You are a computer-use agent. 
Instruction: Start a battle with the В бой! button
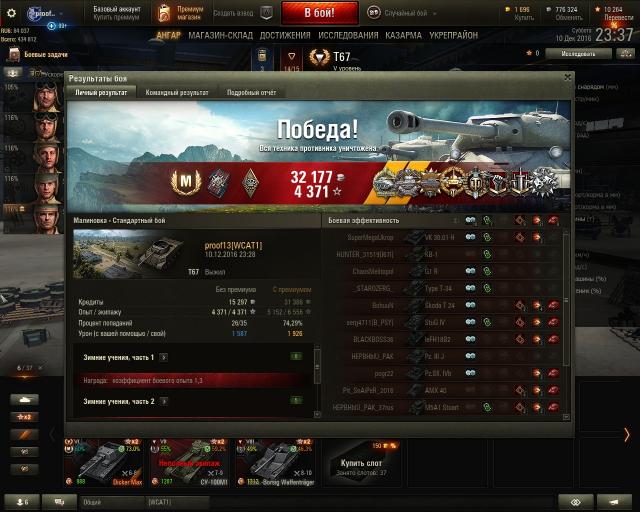tap(319, 13)
